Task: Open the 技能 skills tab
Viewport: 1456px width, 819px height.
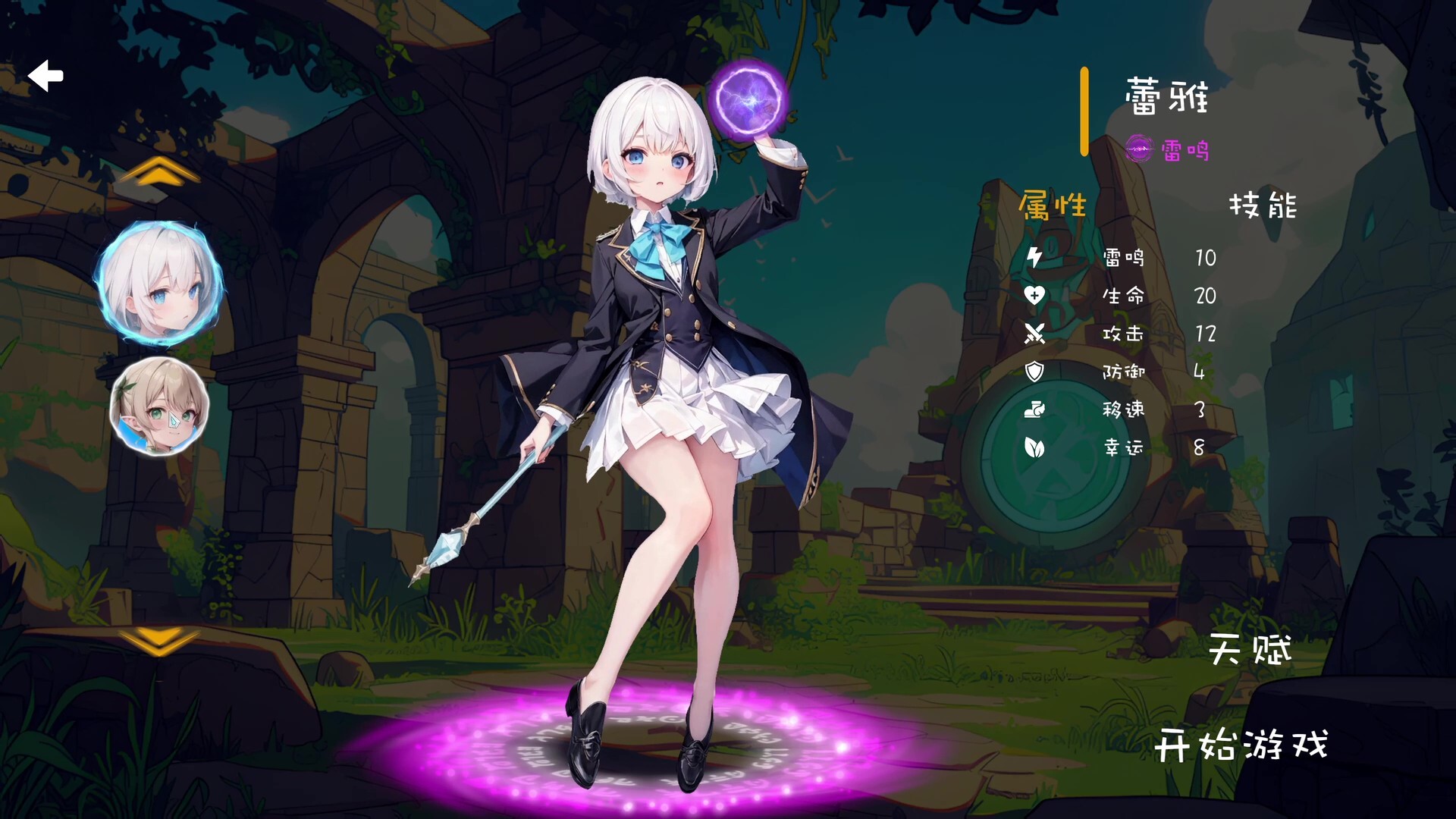Action: (x=1262, y=203)
